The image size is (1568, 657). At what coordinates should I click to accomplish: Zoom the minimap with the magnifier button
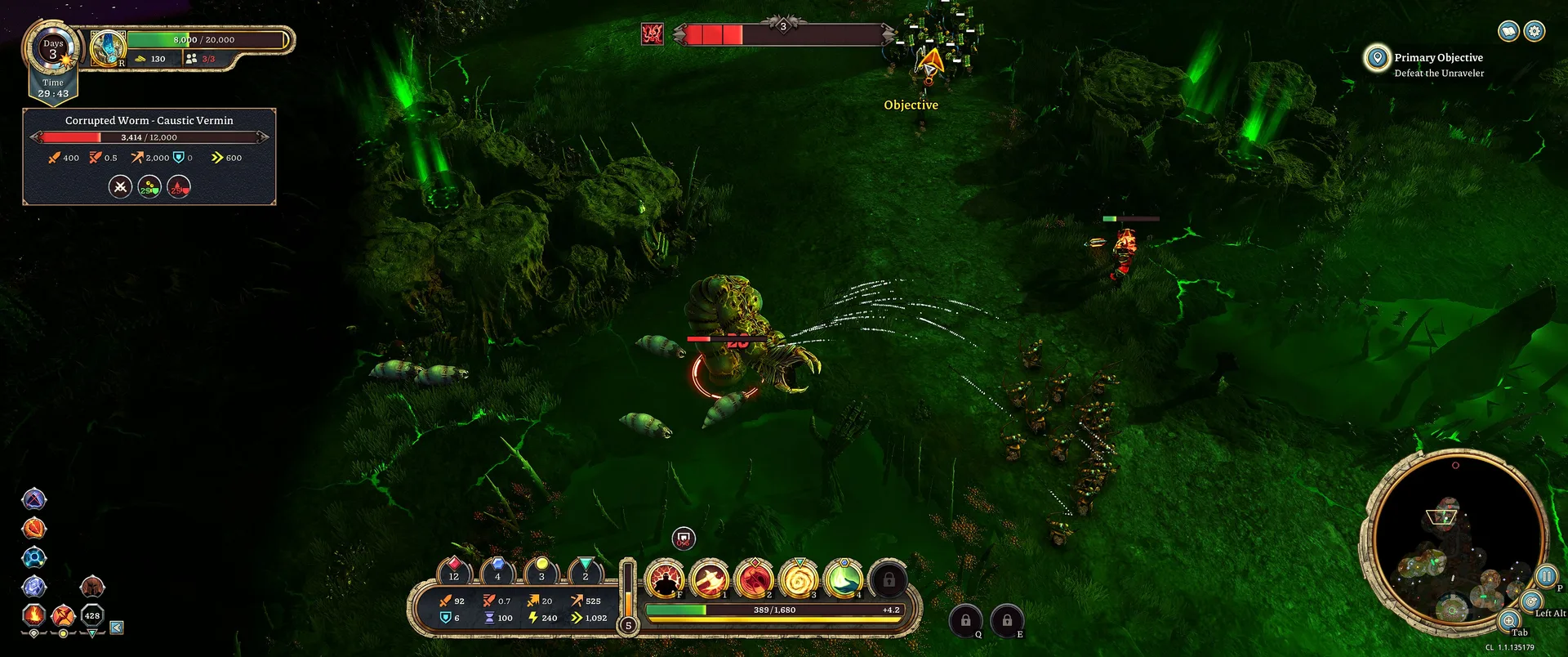click(1509, 620)
